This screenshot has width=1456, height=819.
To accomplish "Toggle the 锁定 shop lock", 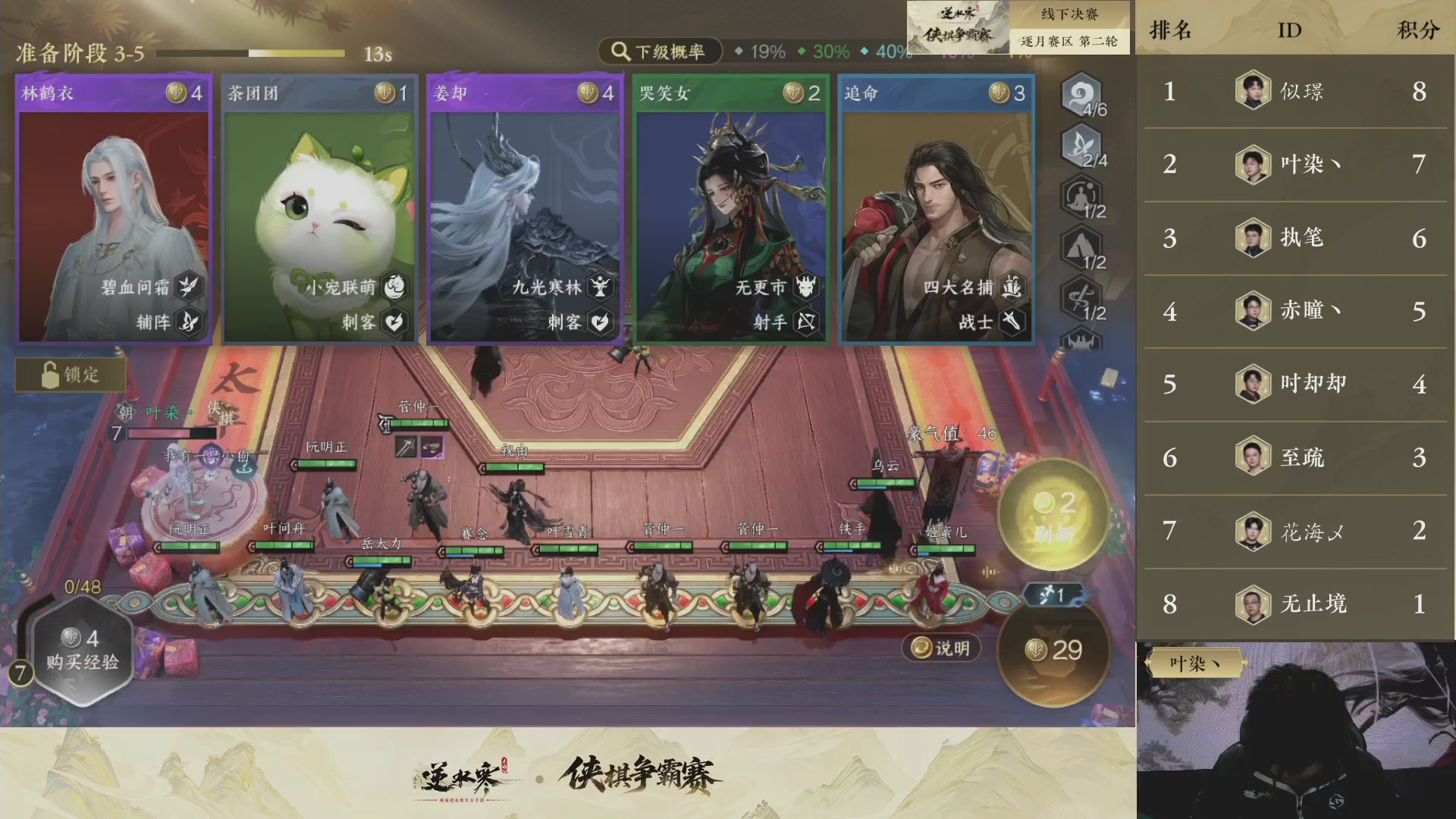I will [x=71, y=373].
